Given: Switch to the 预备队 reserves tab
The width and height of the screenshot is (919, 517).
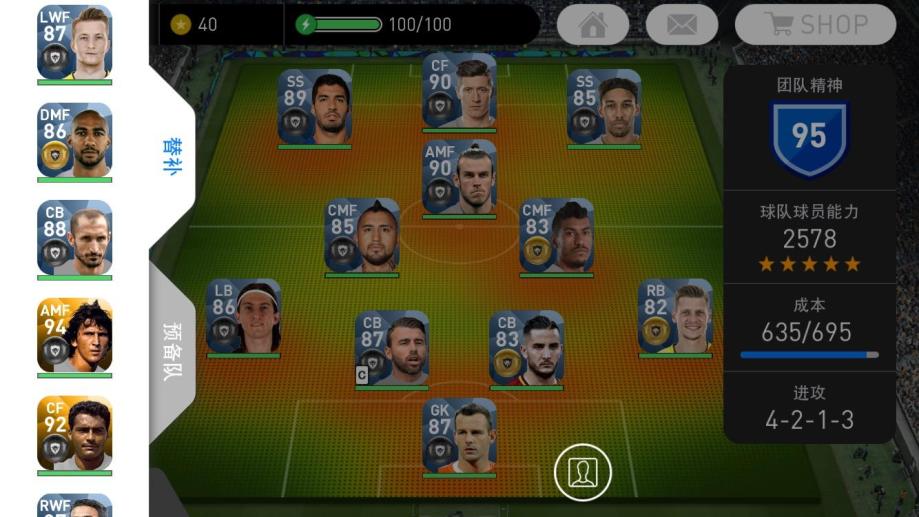Looking at the screenshot, I should coord(171,351).
